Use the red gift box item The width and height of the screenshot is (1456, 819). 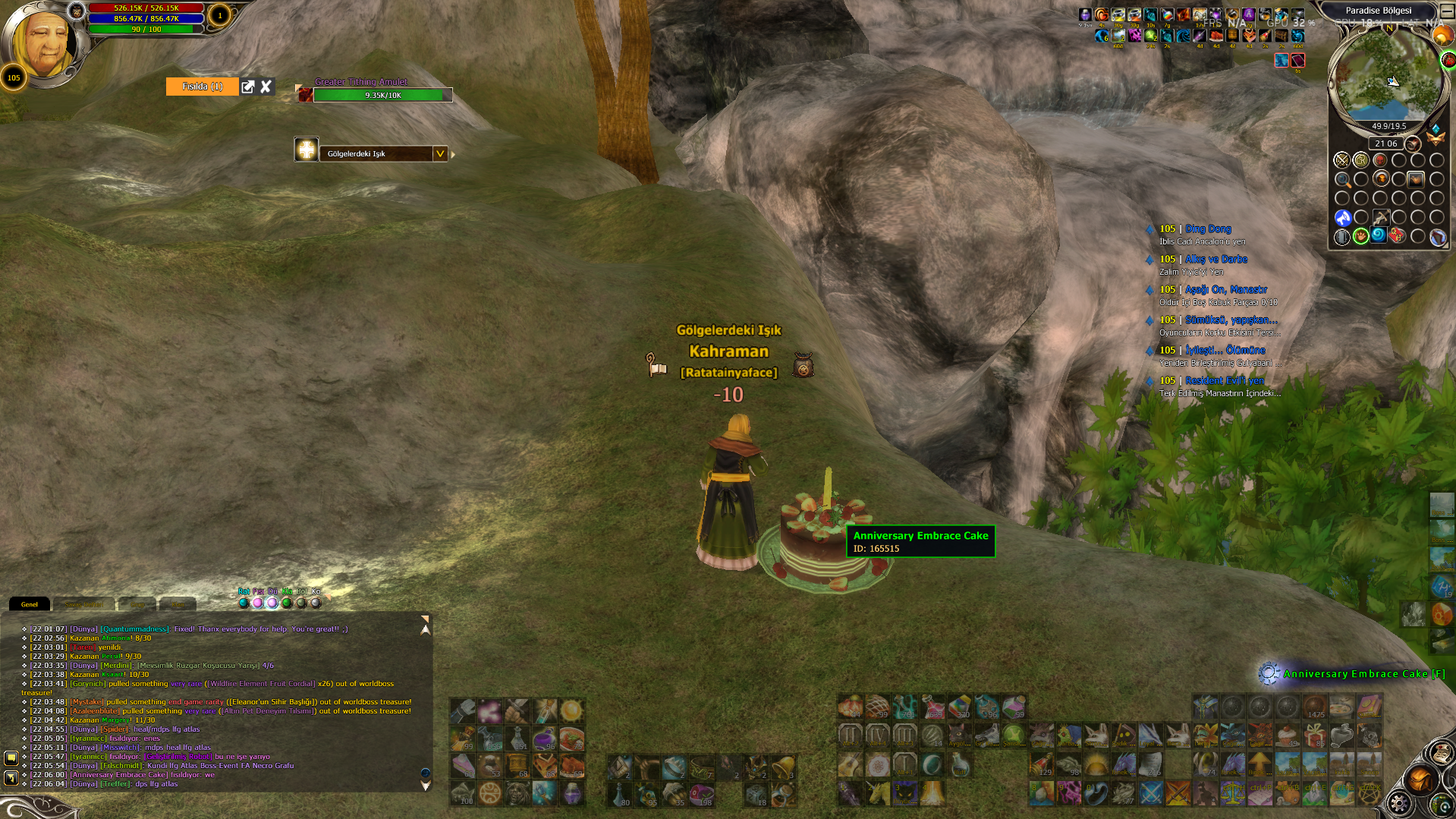pos(1315,735)
